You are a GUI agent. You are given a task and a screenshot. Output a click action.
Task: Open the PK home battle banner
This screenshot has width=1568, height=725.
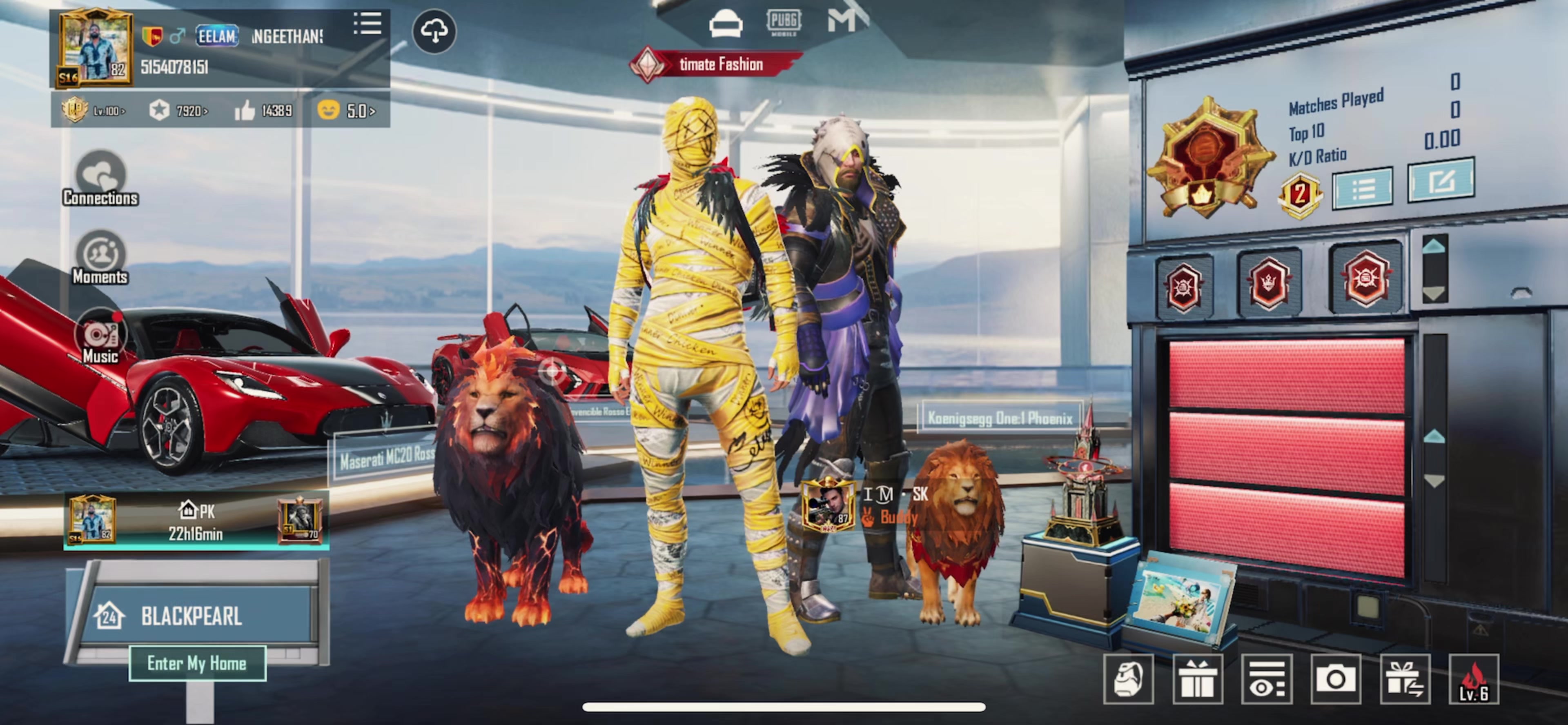tap(196, 521)
